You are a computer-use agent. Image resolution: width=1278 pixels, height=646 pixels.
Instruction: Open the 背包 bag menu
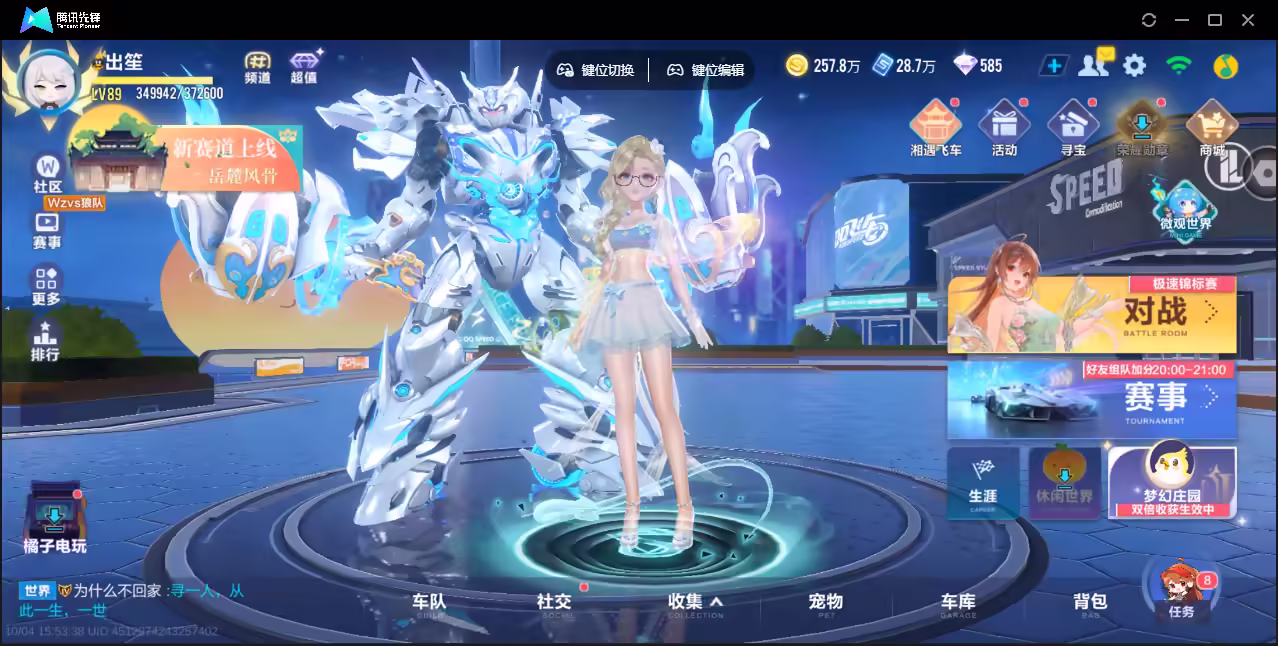[1090, 602]
